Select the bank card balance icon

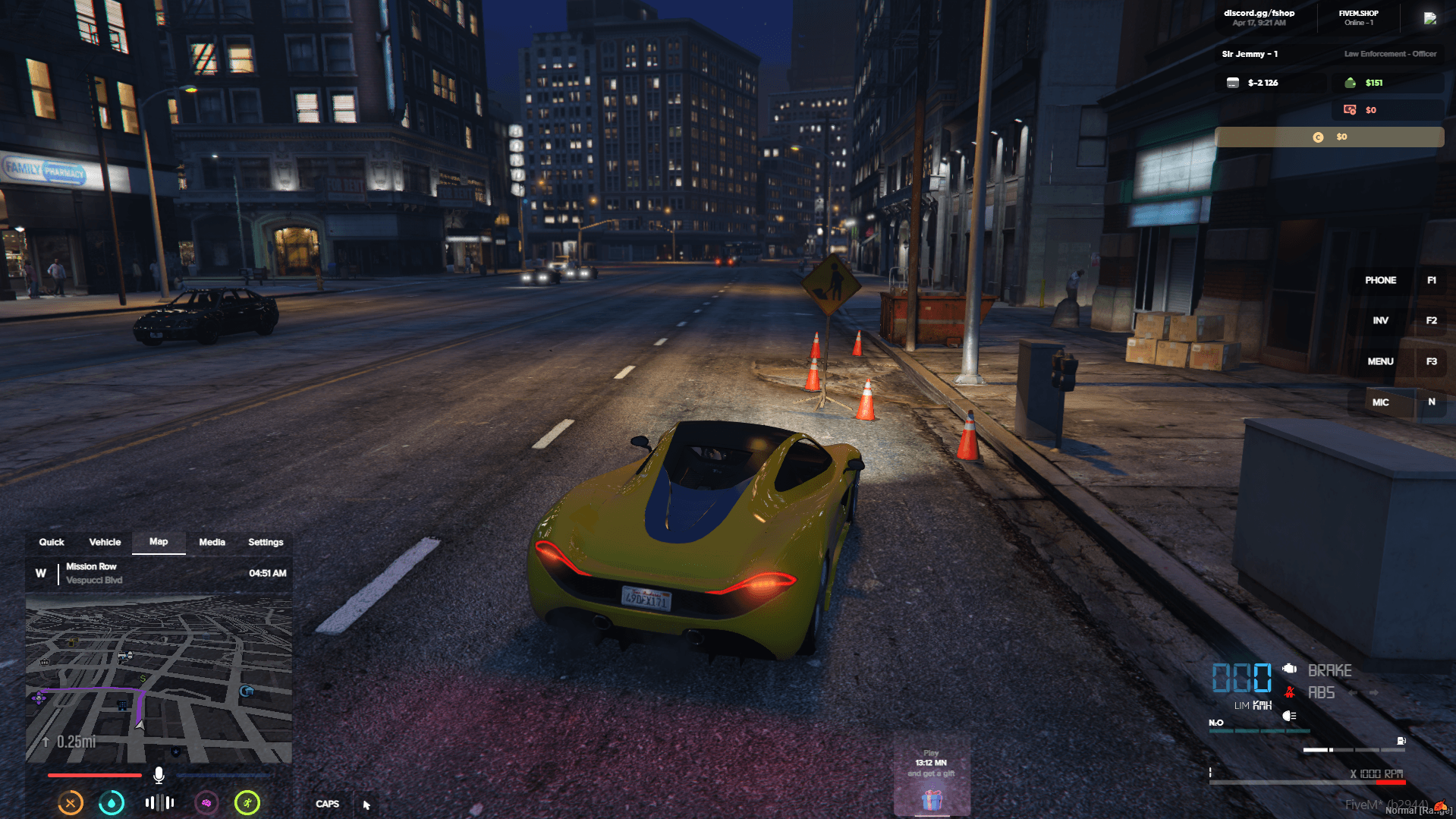1234,82
